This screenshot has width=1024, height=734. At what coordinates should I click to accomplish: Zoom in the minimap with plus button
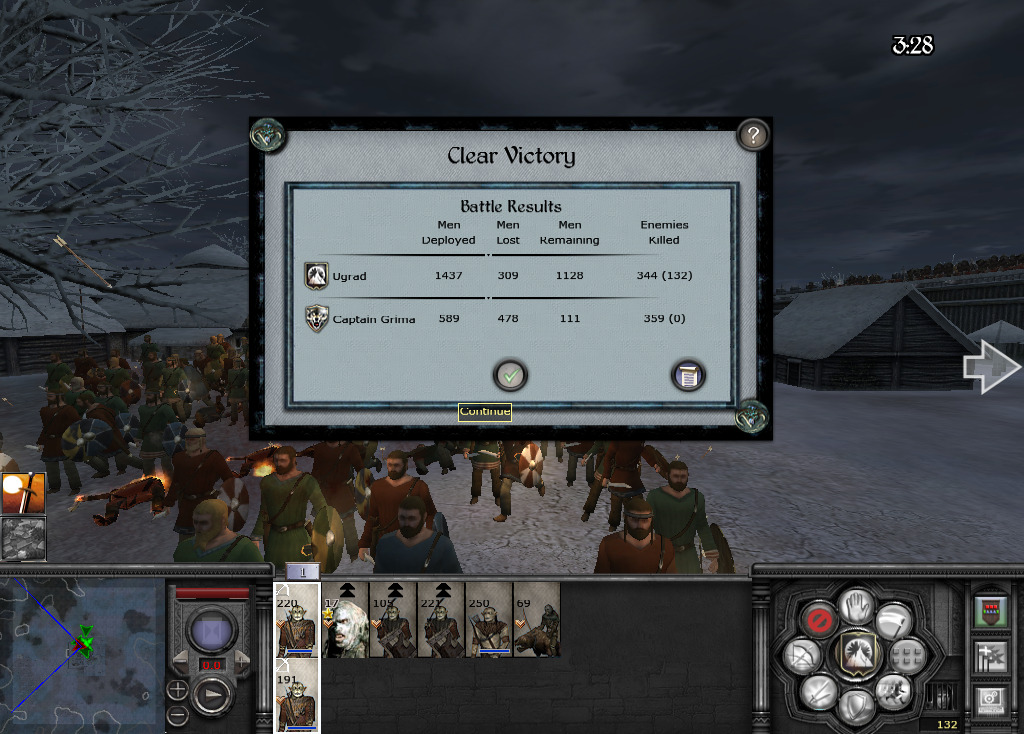coord(177,690)
